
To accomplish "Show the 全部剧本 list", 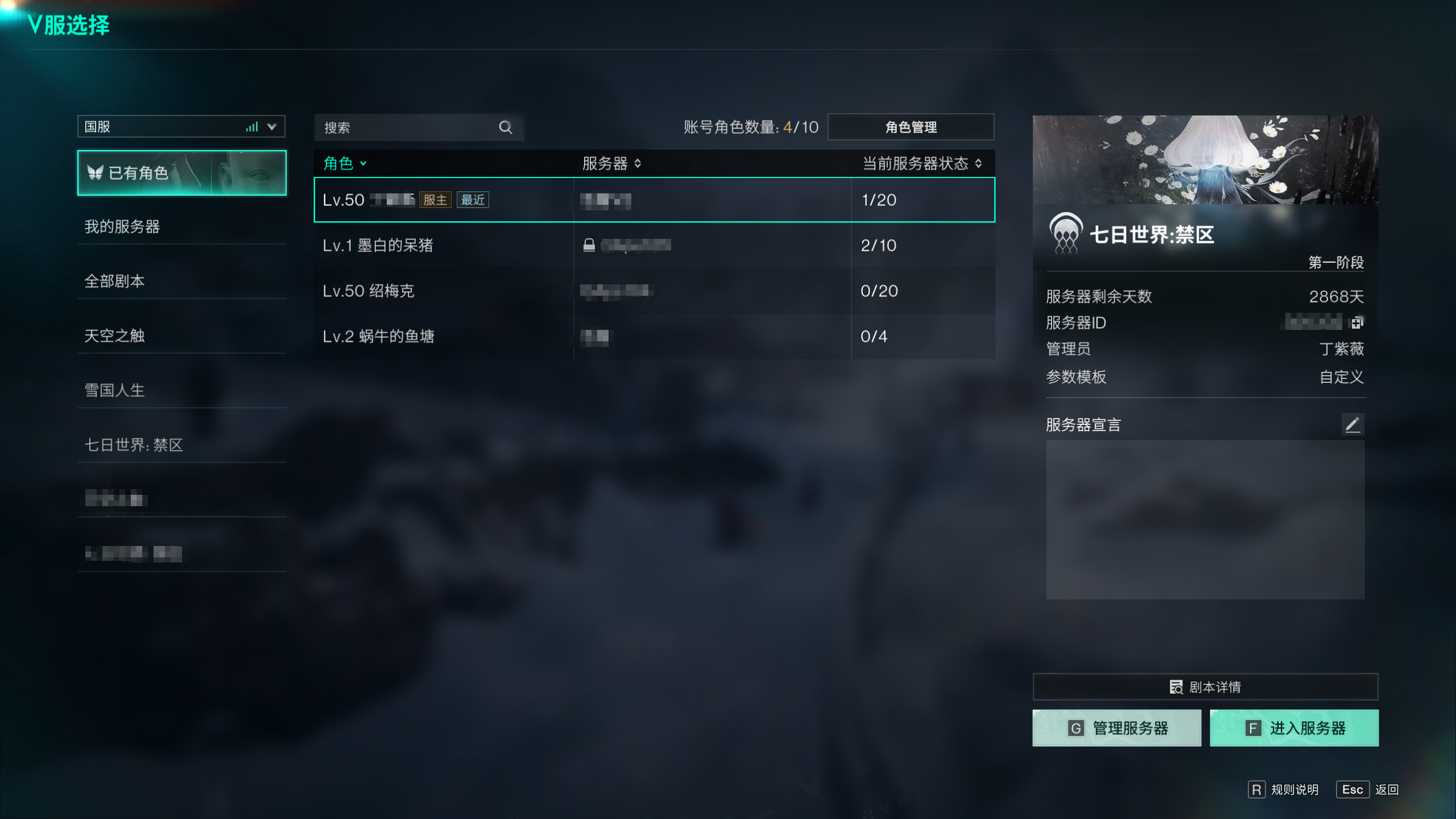I will 115,281.
